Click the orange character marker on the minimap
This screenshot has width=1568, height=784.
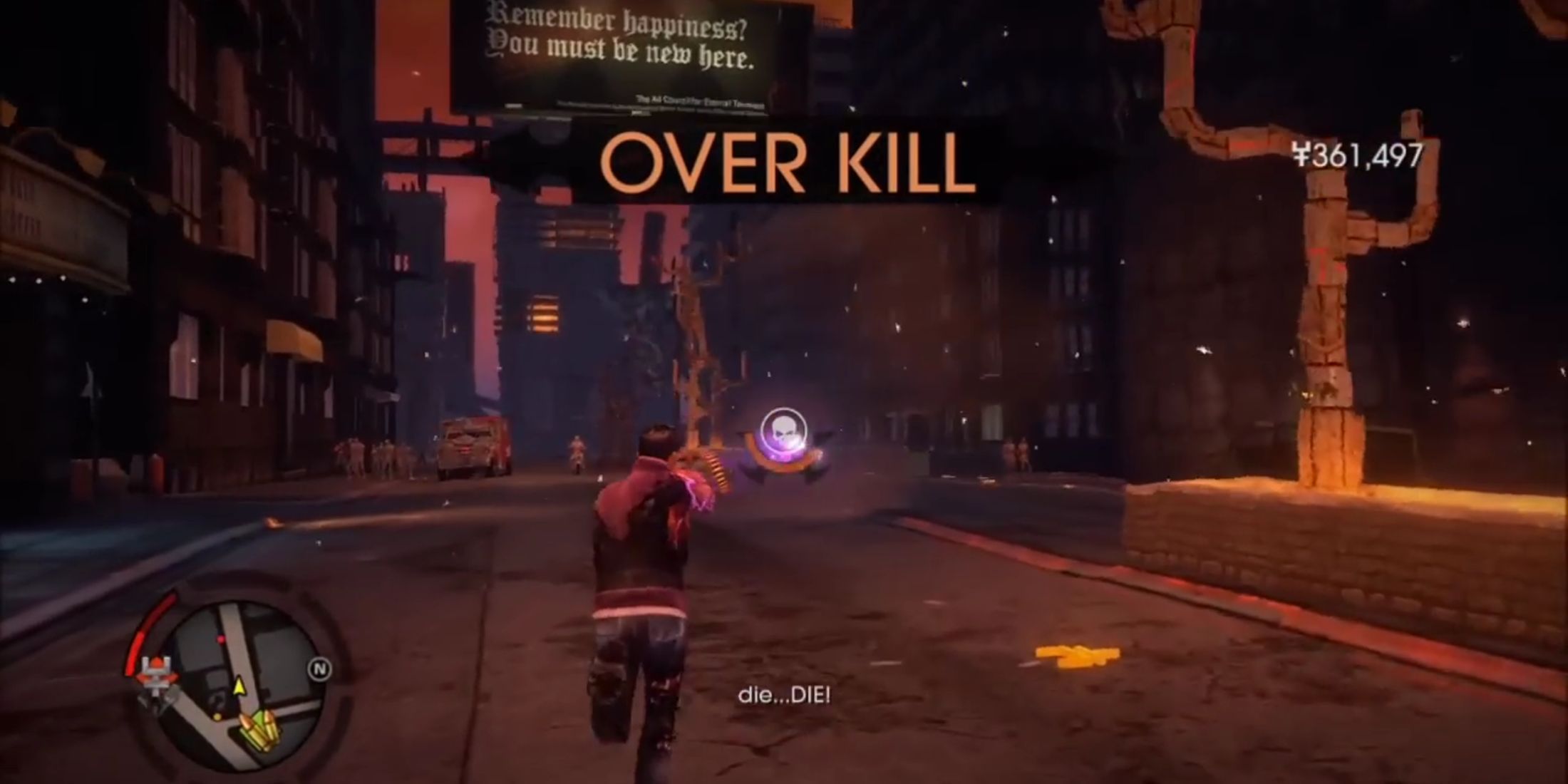157,674
